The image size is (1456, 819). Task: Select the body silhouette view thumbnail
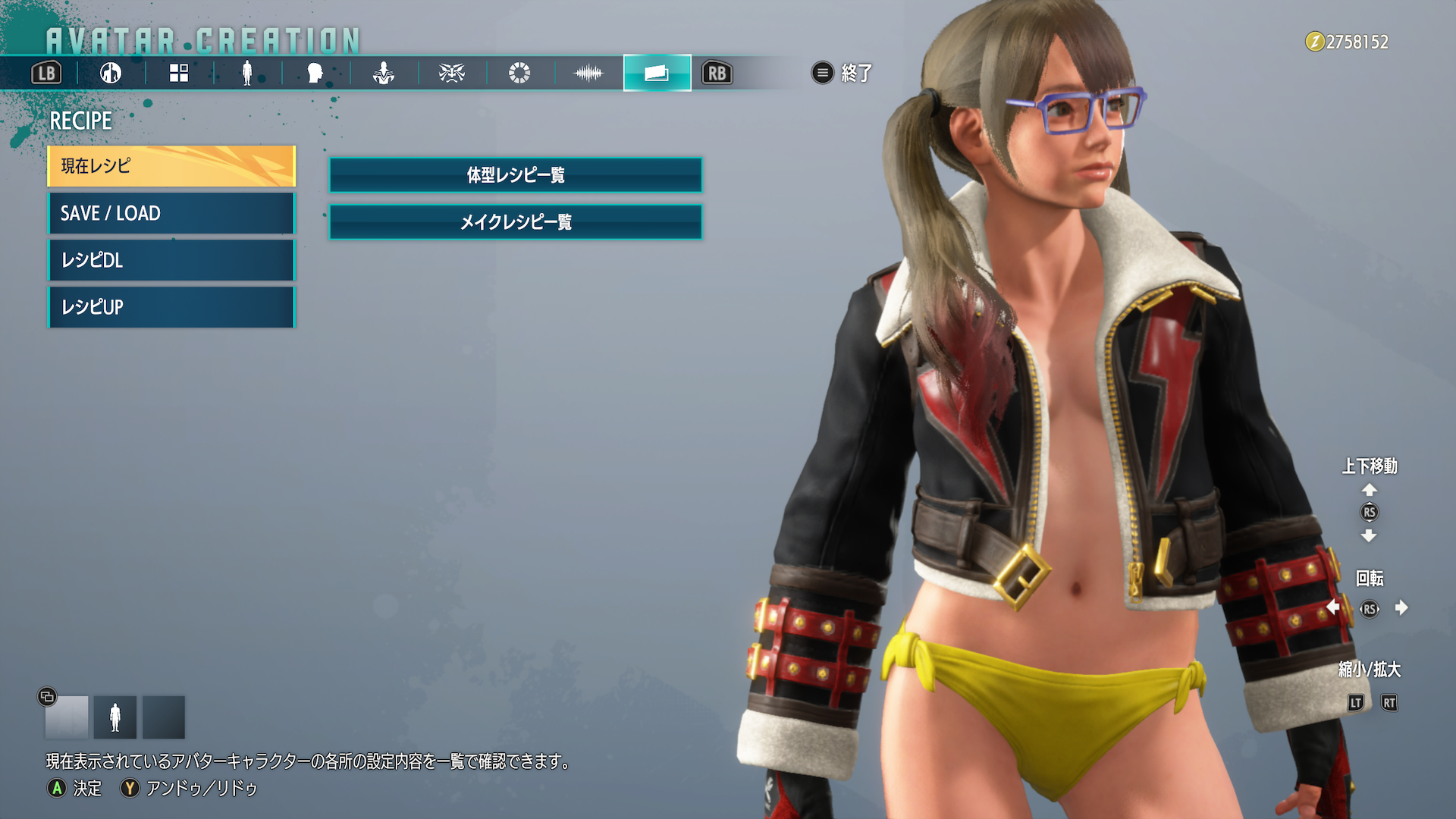[x=115, y=717]
